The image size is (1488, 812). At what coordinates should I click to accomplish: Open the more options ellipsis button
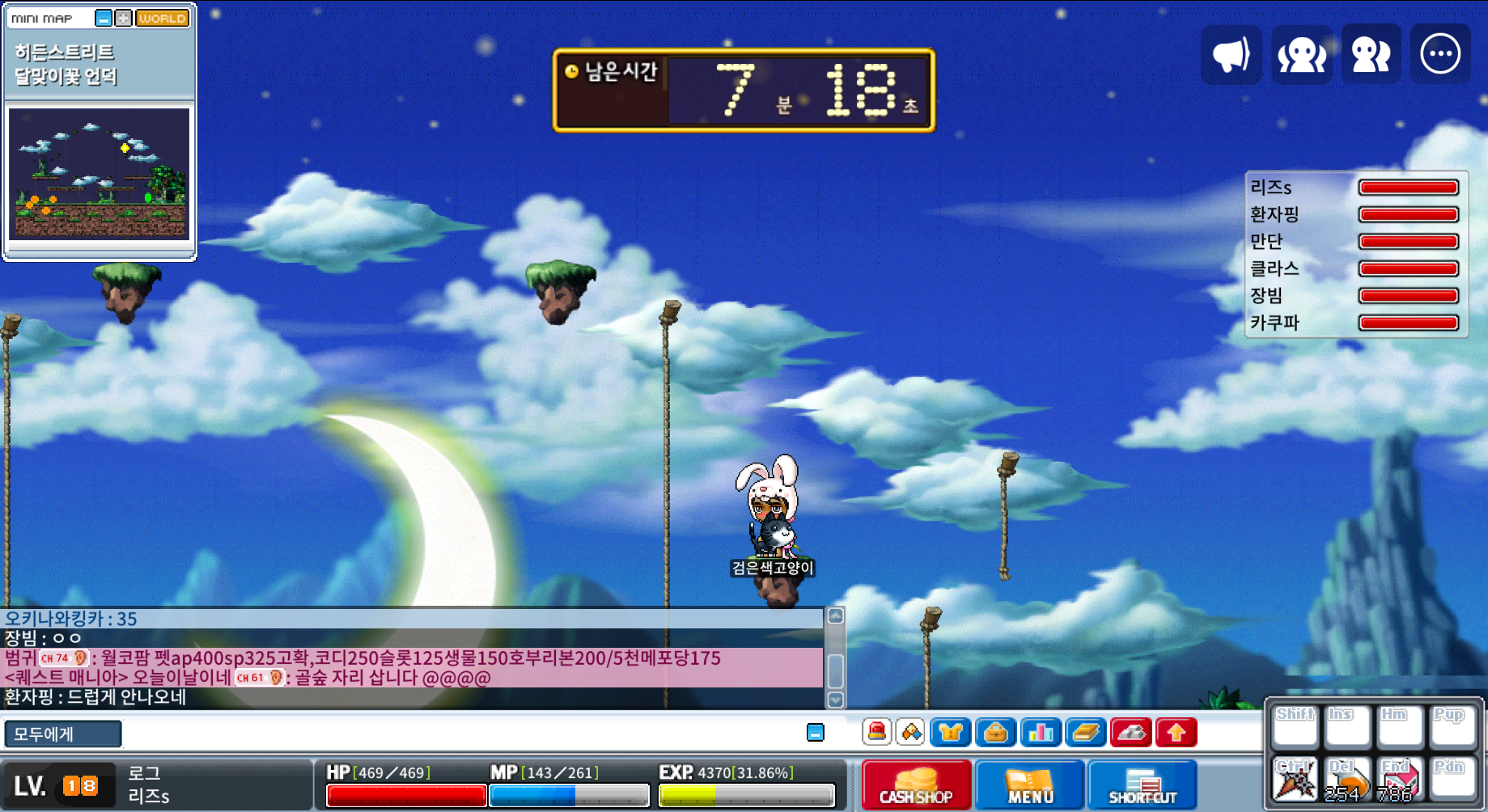[1440, 55]
